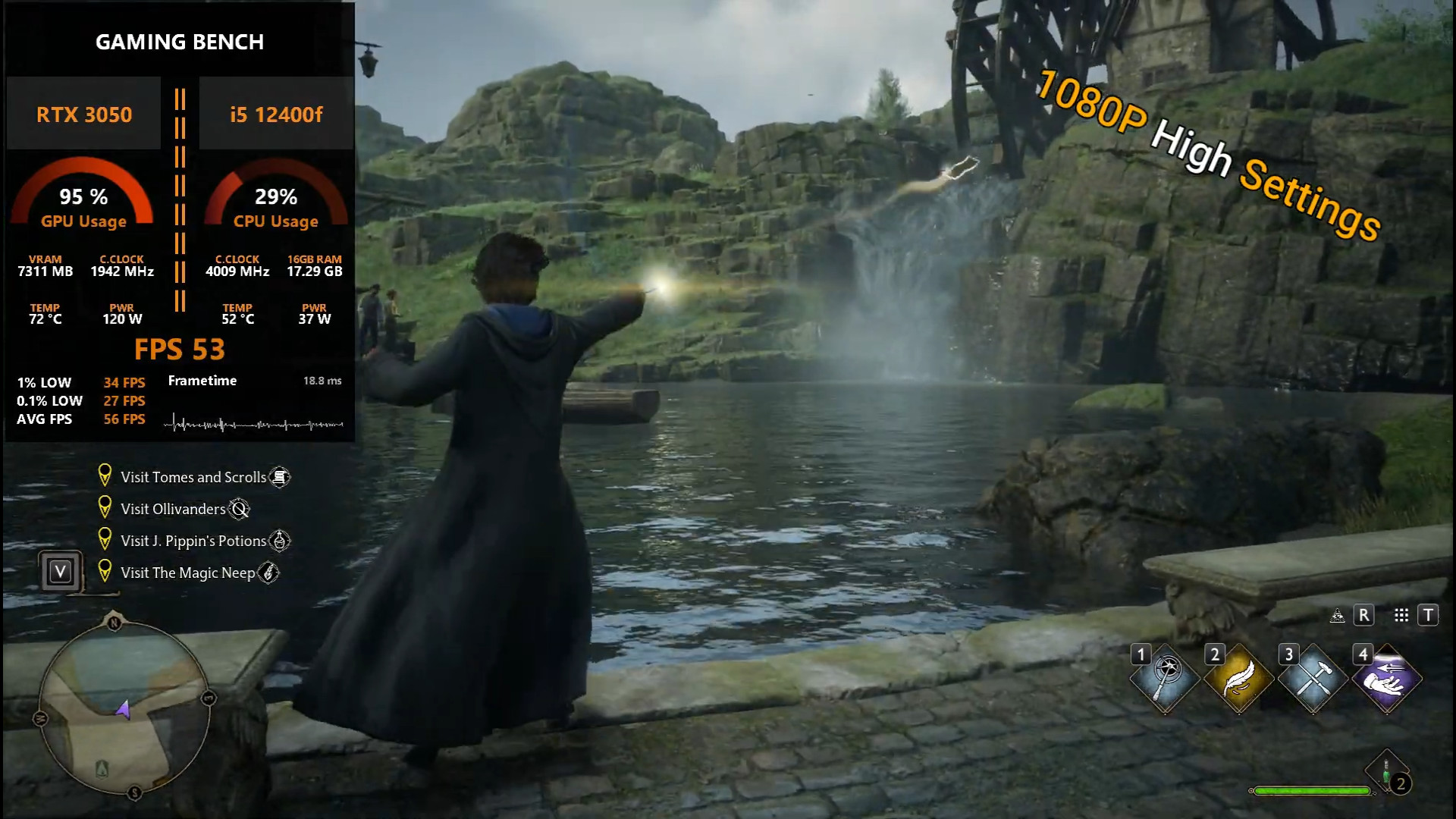Select the green Wiggenweld potion slot
The width and height of the screenshot is (1456, 819).
pyautogui.click(x=1386, y=773)
